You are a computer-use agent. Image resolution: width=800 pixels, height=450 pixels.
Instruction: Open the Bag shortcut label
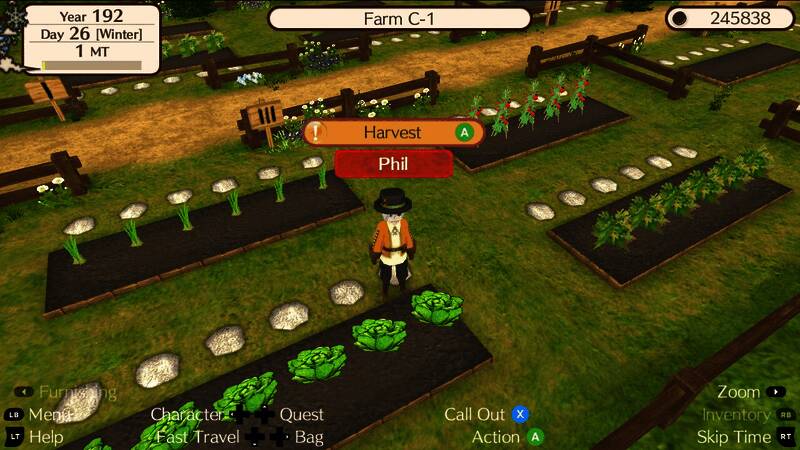pos(309,437)
